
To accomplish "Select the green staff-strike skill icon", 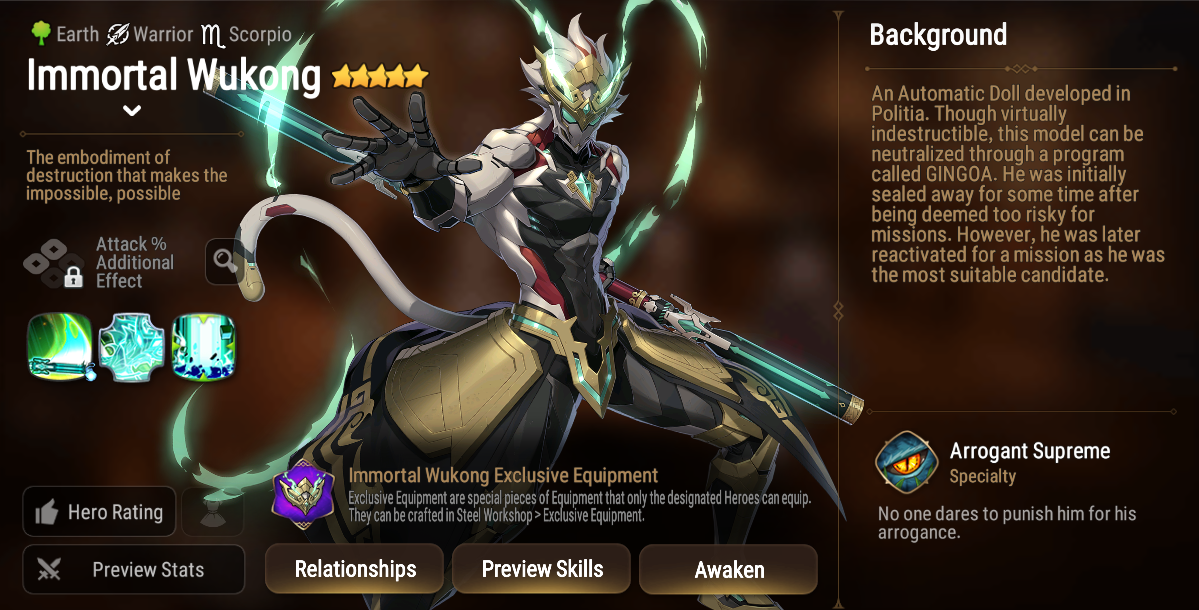I will [60, 346].
